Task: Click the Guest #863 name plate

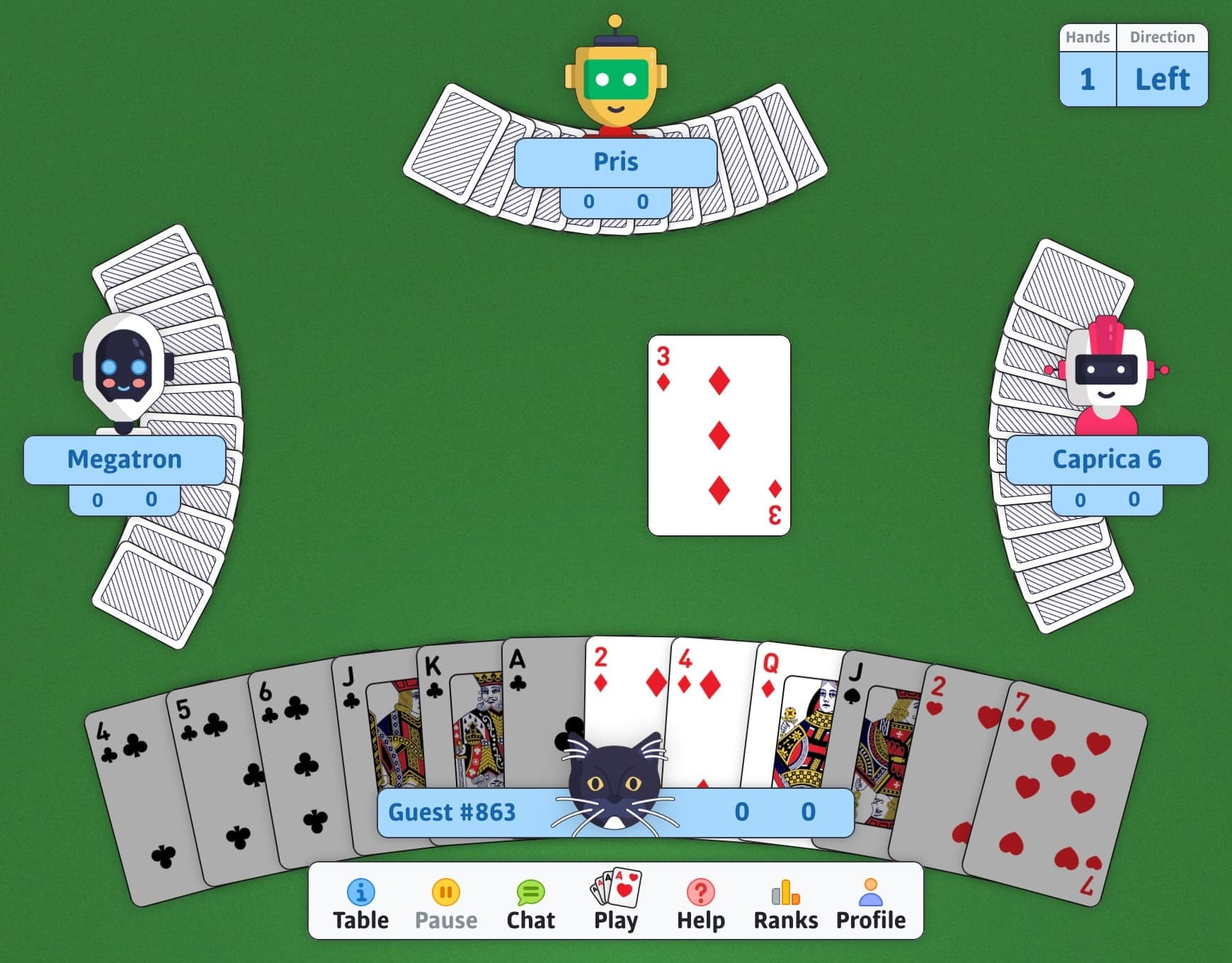Action: coord(453,812)
